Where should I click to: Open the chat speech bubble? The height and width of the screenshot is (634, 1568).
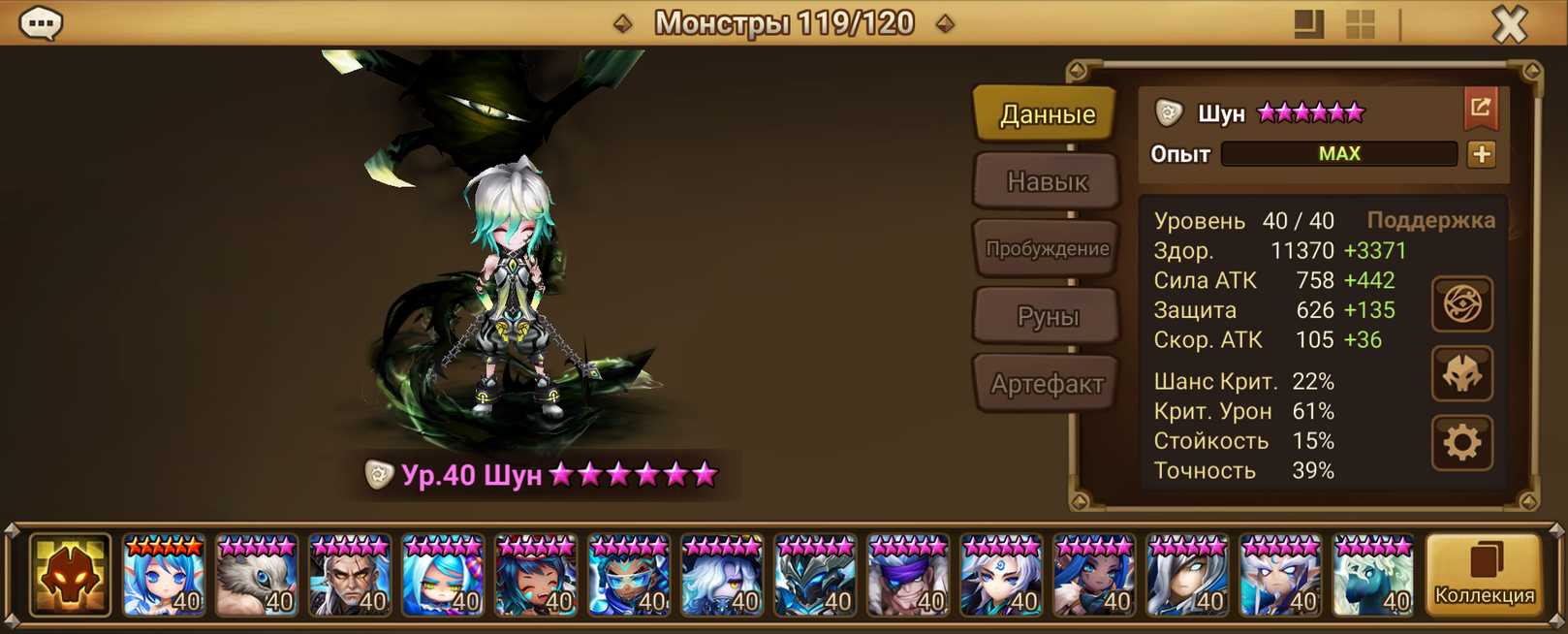pos(41,22)
